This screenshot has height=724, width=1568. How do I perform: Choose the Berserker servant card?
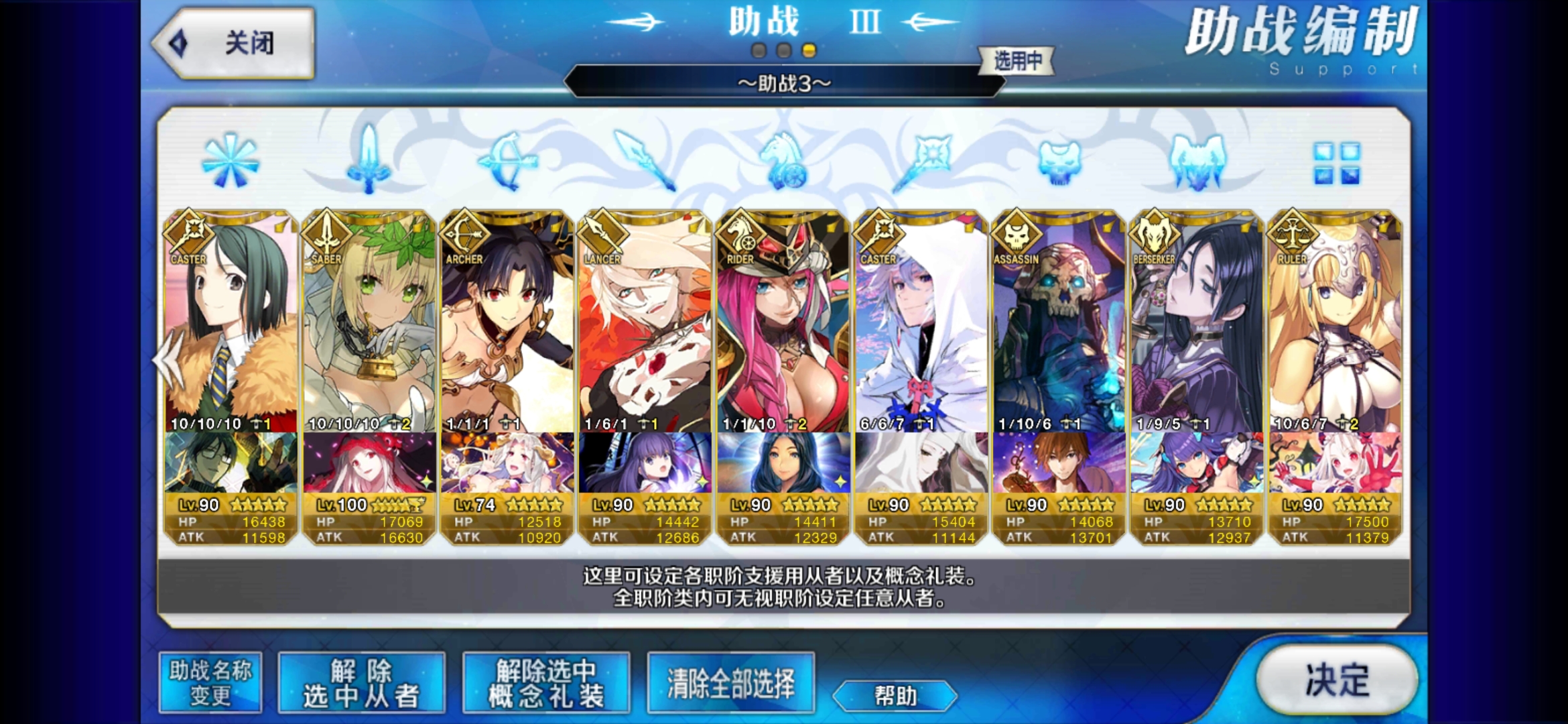pyautogui.click(x=1197, y=322)
